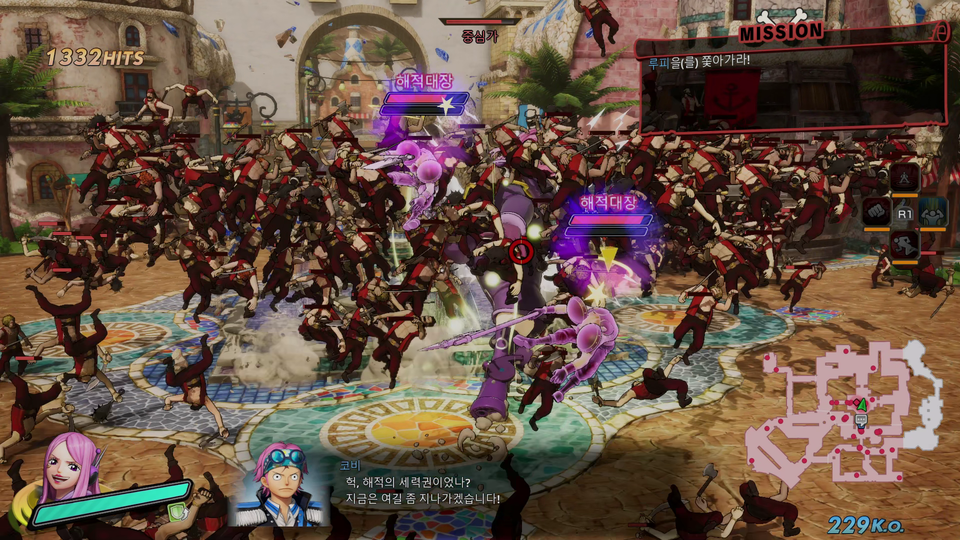Viewport: 960px width, 540px height.
Task: Activate the flexing muscles buff skill icon
Action: click(x=933, y=211)
